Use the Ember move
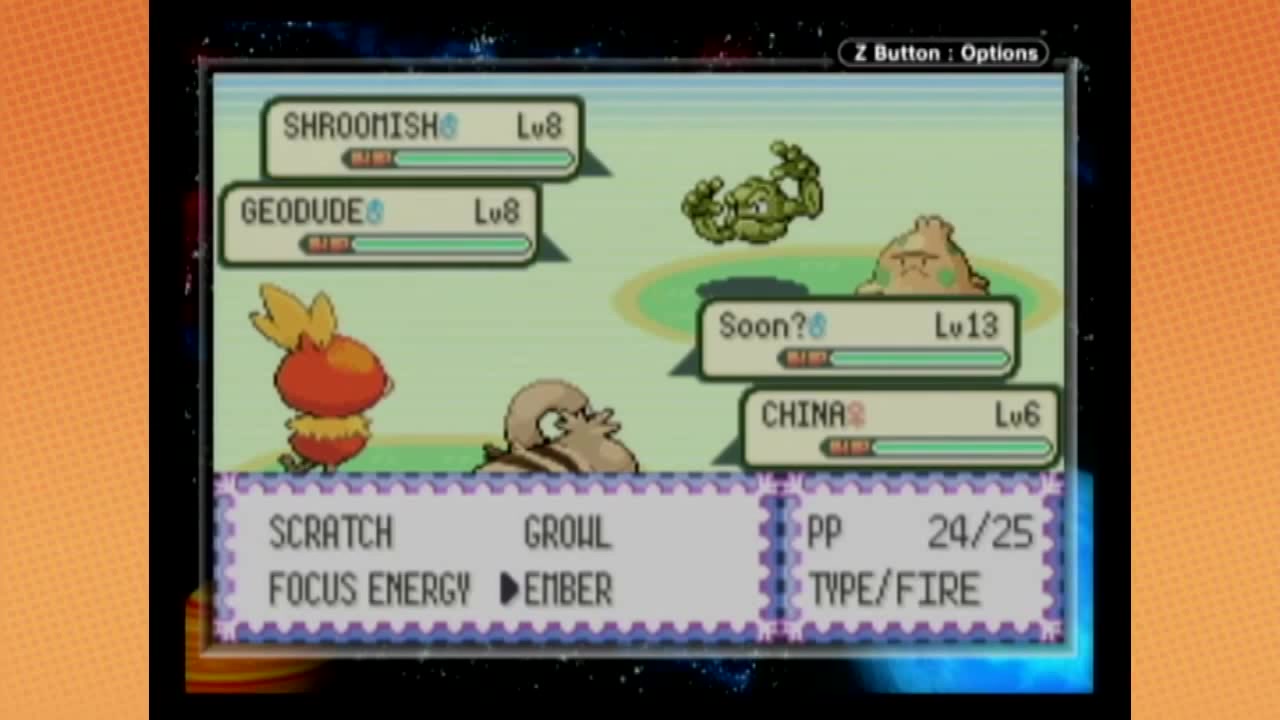The width and height of the screenshot is (1280, 720). [567, 590]
